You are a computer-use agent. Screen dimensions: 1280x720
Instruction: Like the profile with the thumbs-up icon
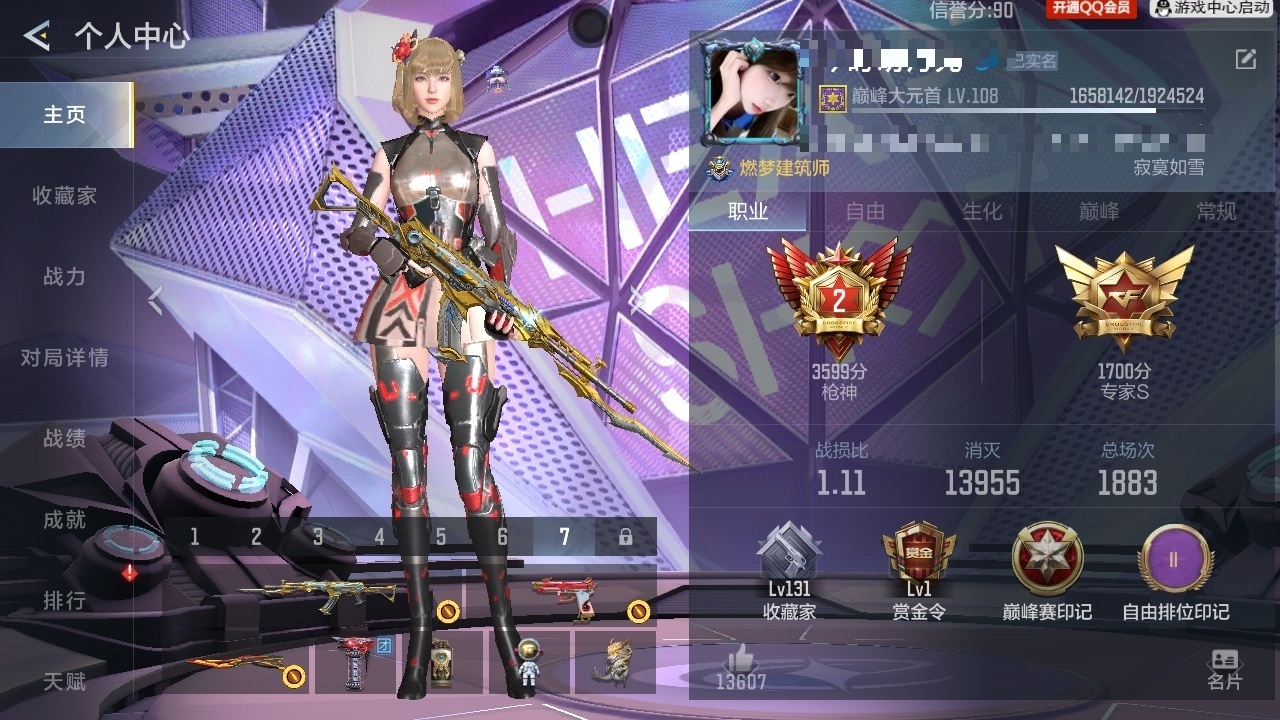741,660
